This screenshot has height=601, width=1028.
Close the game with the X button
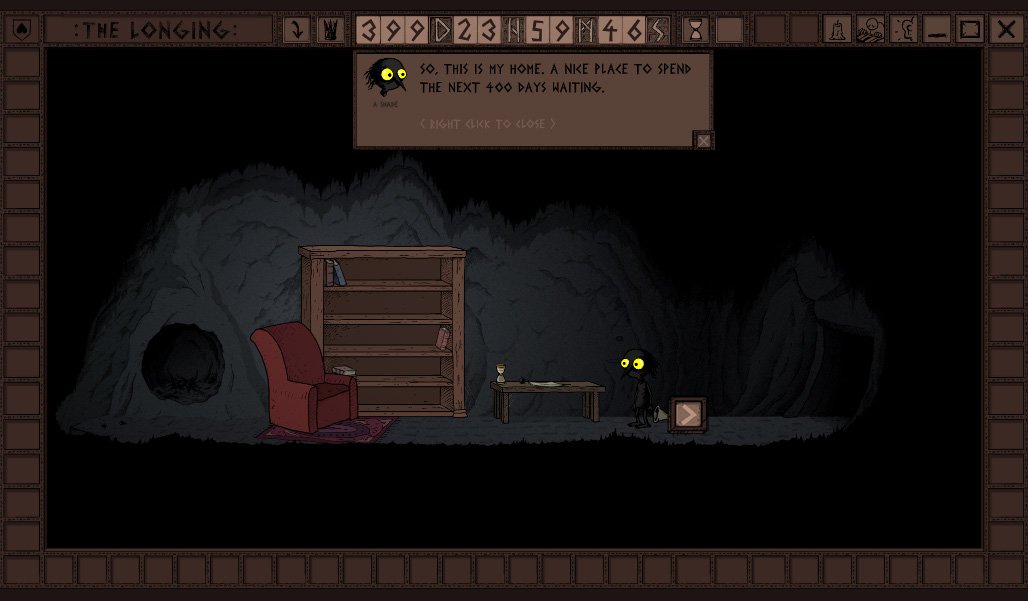[x=1005, y=30]
